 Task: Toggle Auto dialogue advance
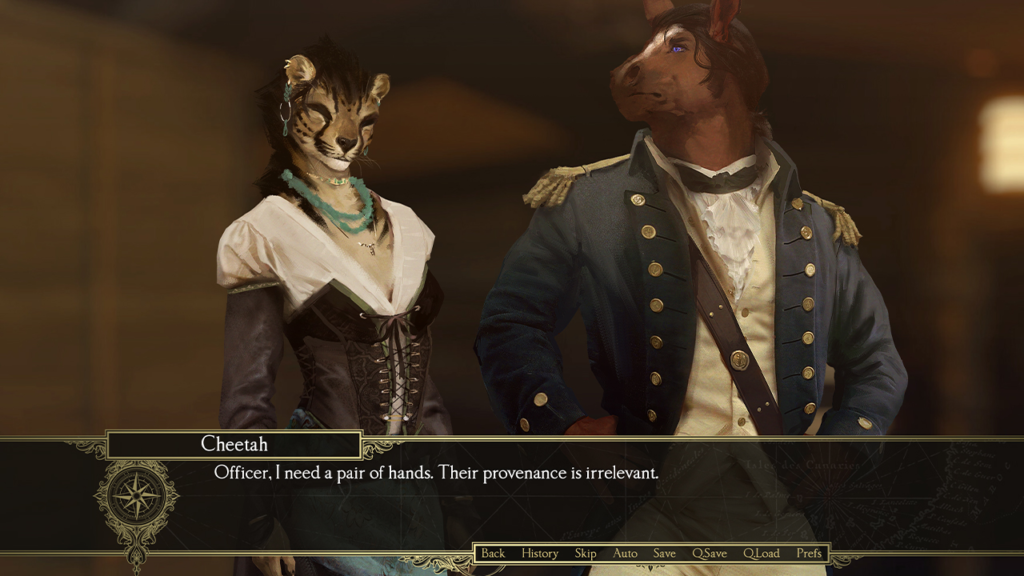coord(625,553)
